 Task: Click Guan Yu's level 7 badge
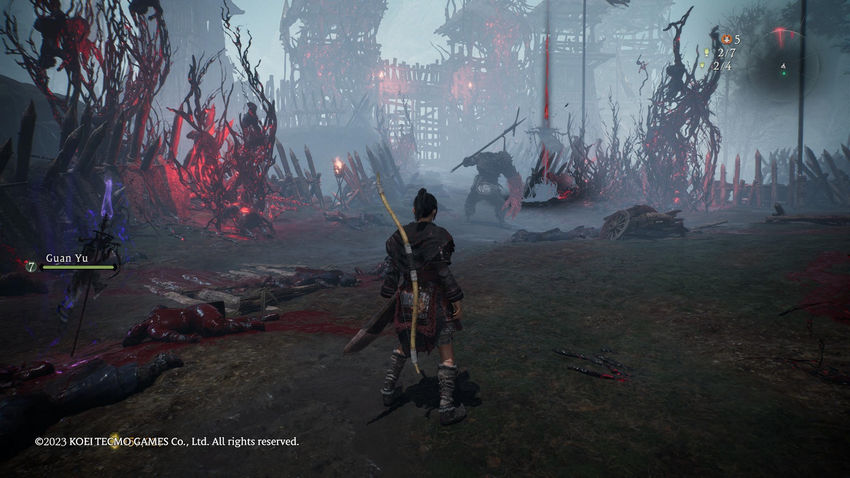point(31,266)
